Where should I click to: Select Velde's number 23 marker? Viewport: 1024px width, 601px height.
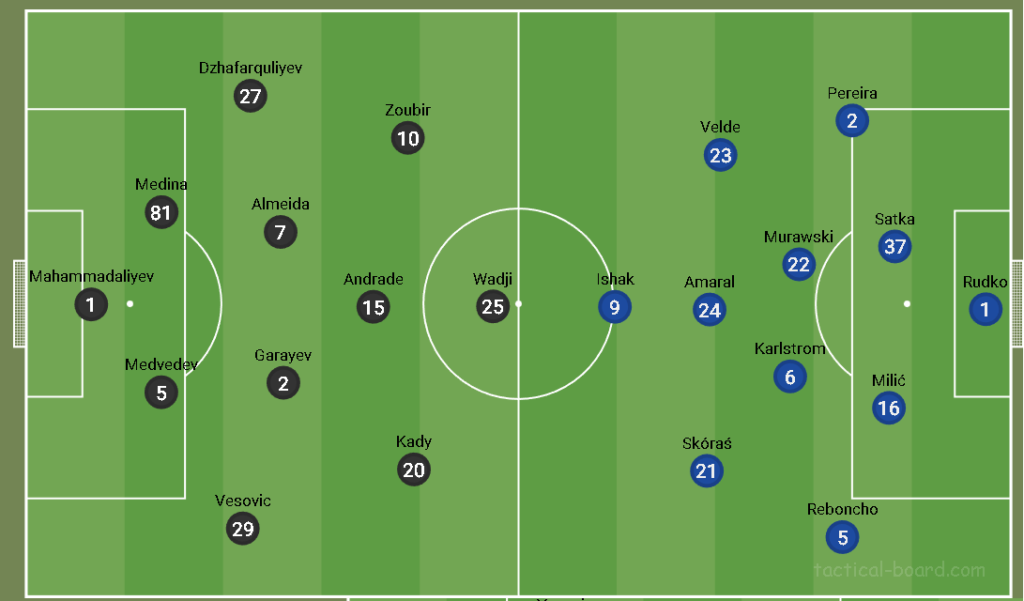720,155
